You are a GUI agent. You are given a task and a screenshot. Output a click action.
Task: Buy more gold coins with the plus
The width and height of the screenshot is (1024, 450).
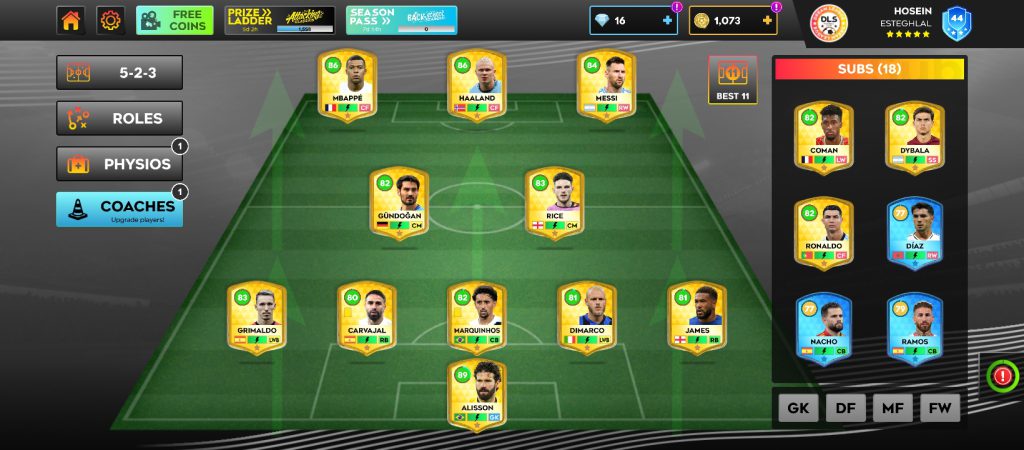(767, 21)
